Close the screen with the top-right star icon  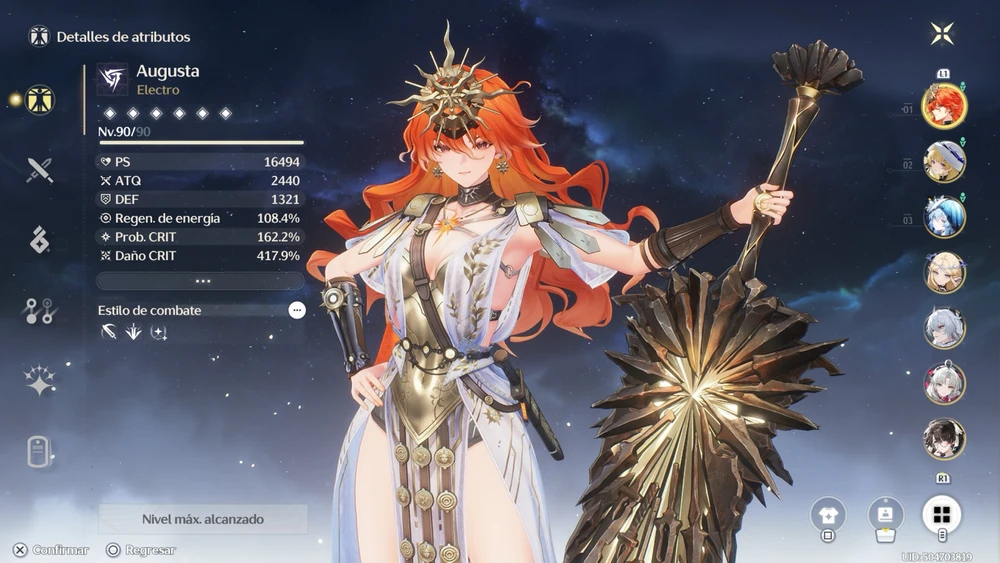point(942,34)
